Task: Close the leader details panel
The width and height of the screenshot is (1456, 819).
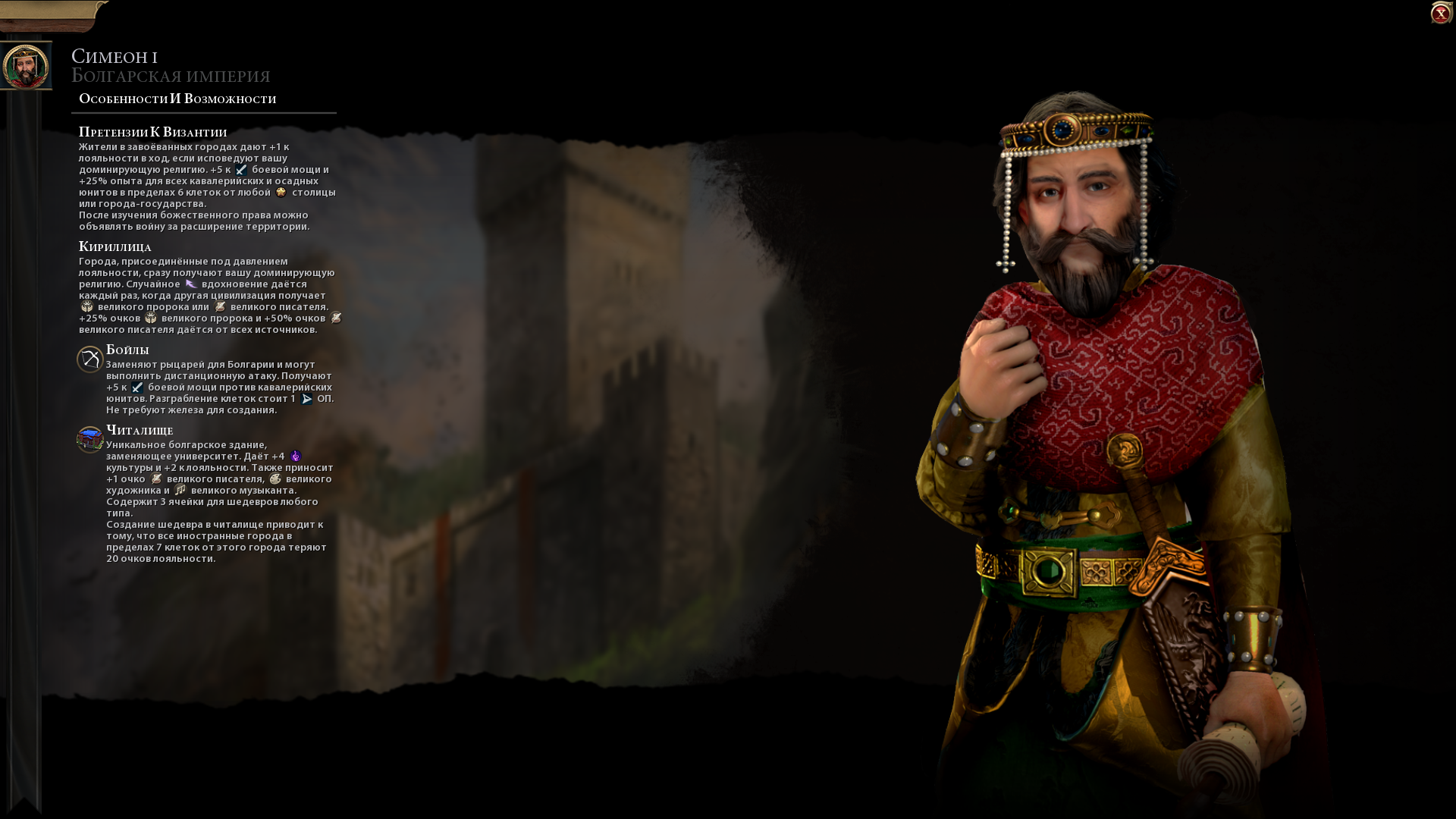Action: 1439,12
